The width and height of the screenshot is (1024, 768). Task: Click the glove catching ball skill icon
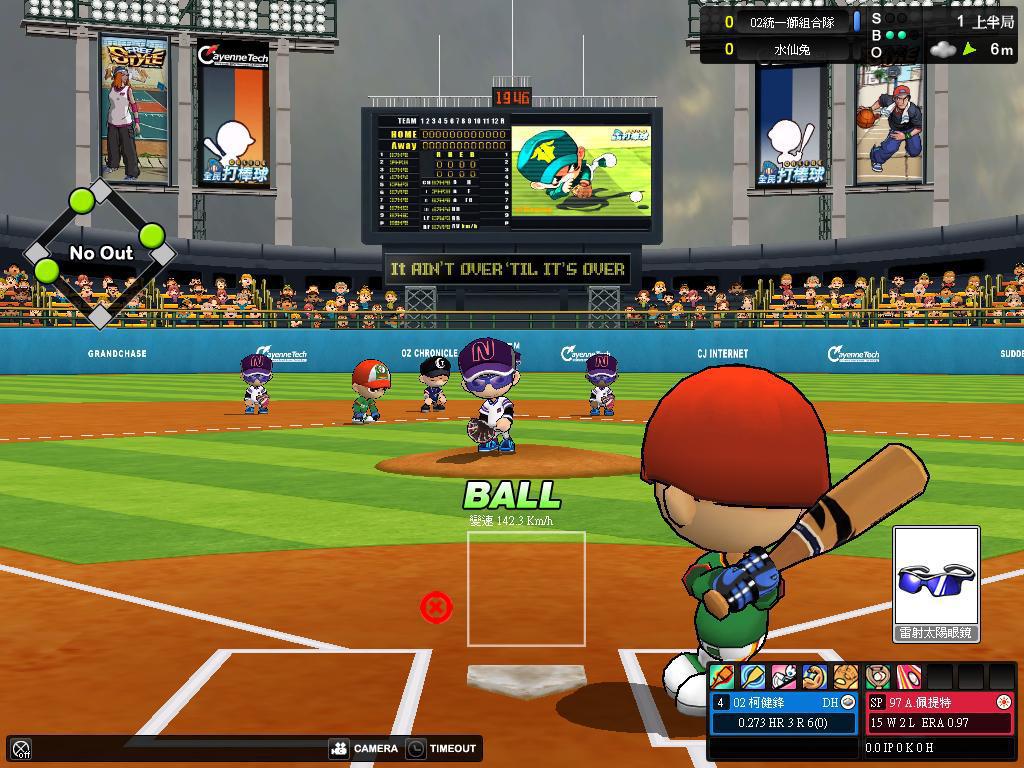tap(877, 677)
